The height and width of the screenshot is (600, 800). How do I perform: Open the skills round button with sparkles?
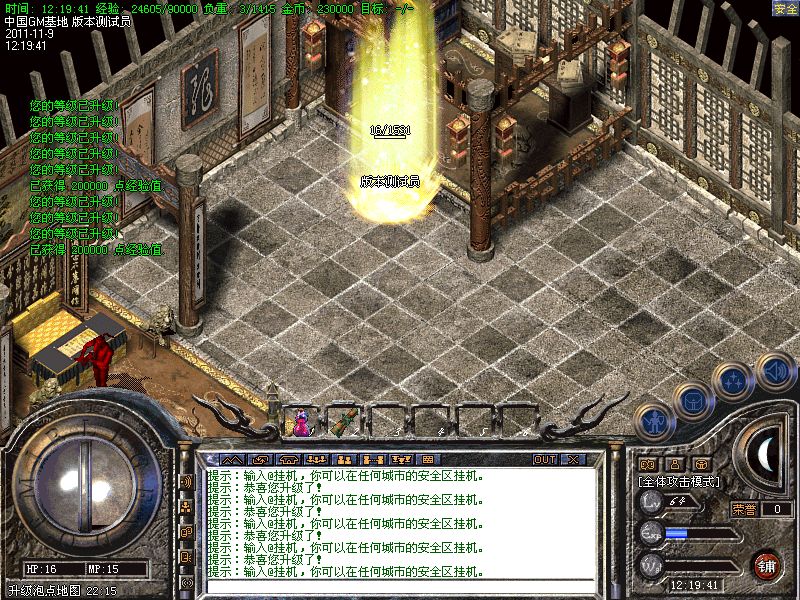pos(735,380)
